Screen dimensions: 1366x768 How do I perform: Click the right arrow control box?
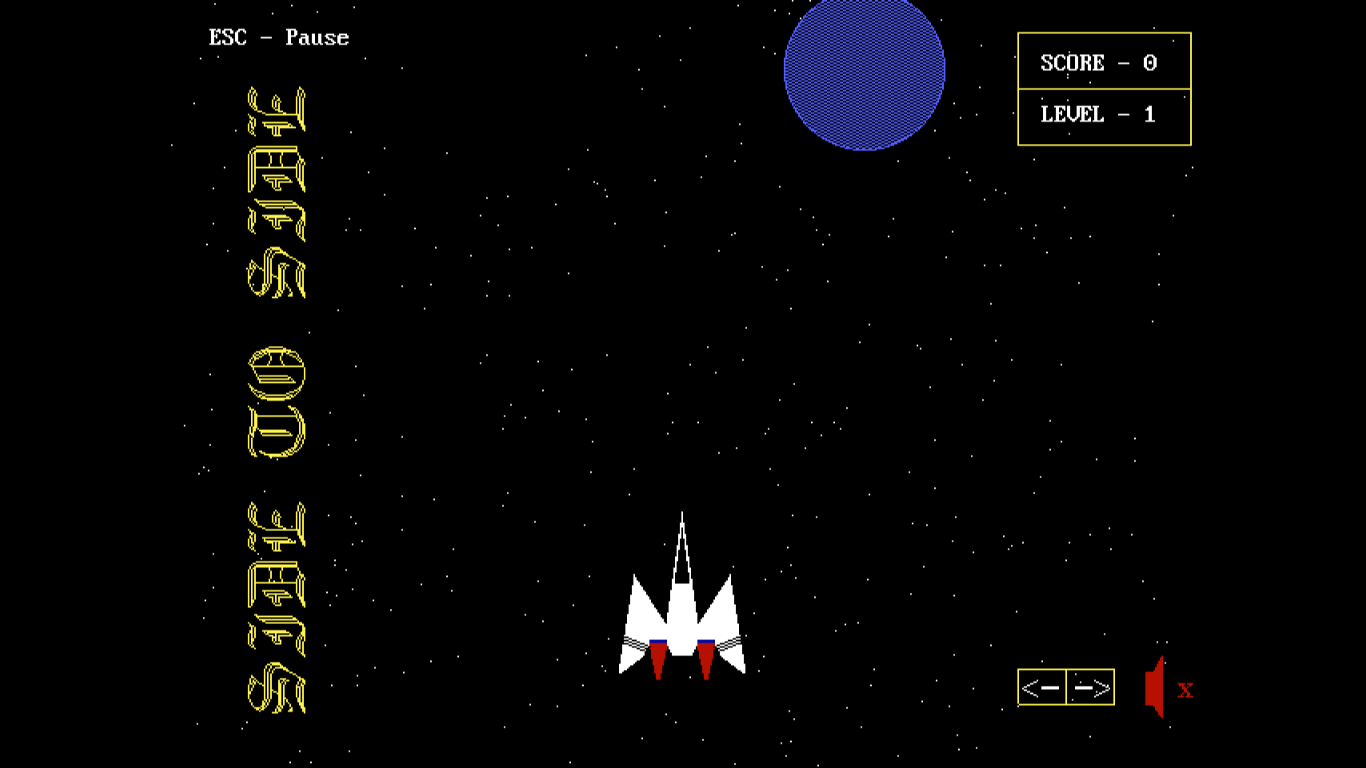click(x=1091, y=687)
